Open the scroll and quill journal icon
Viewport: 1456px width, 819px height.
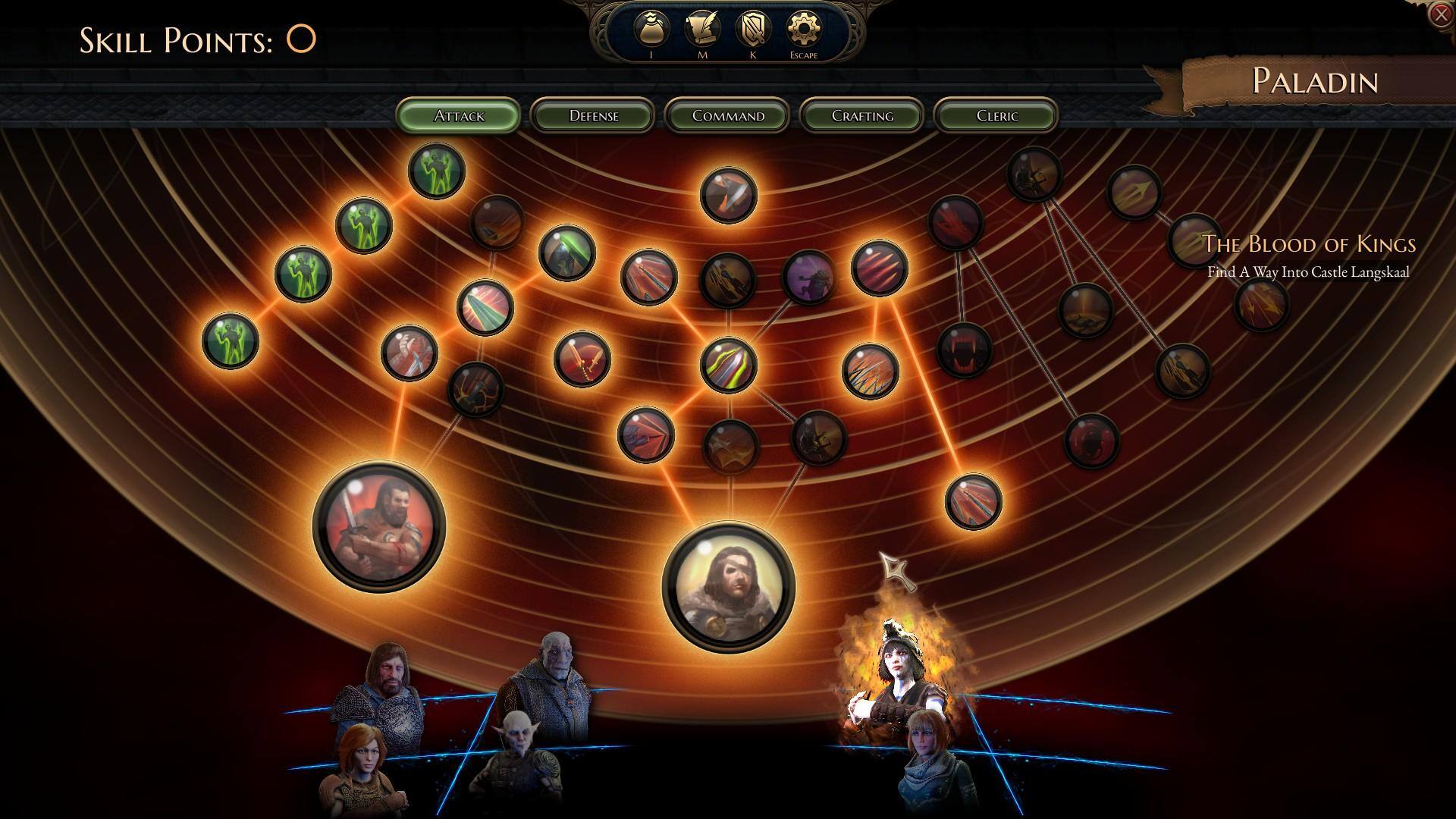click(x=702, y=30)
